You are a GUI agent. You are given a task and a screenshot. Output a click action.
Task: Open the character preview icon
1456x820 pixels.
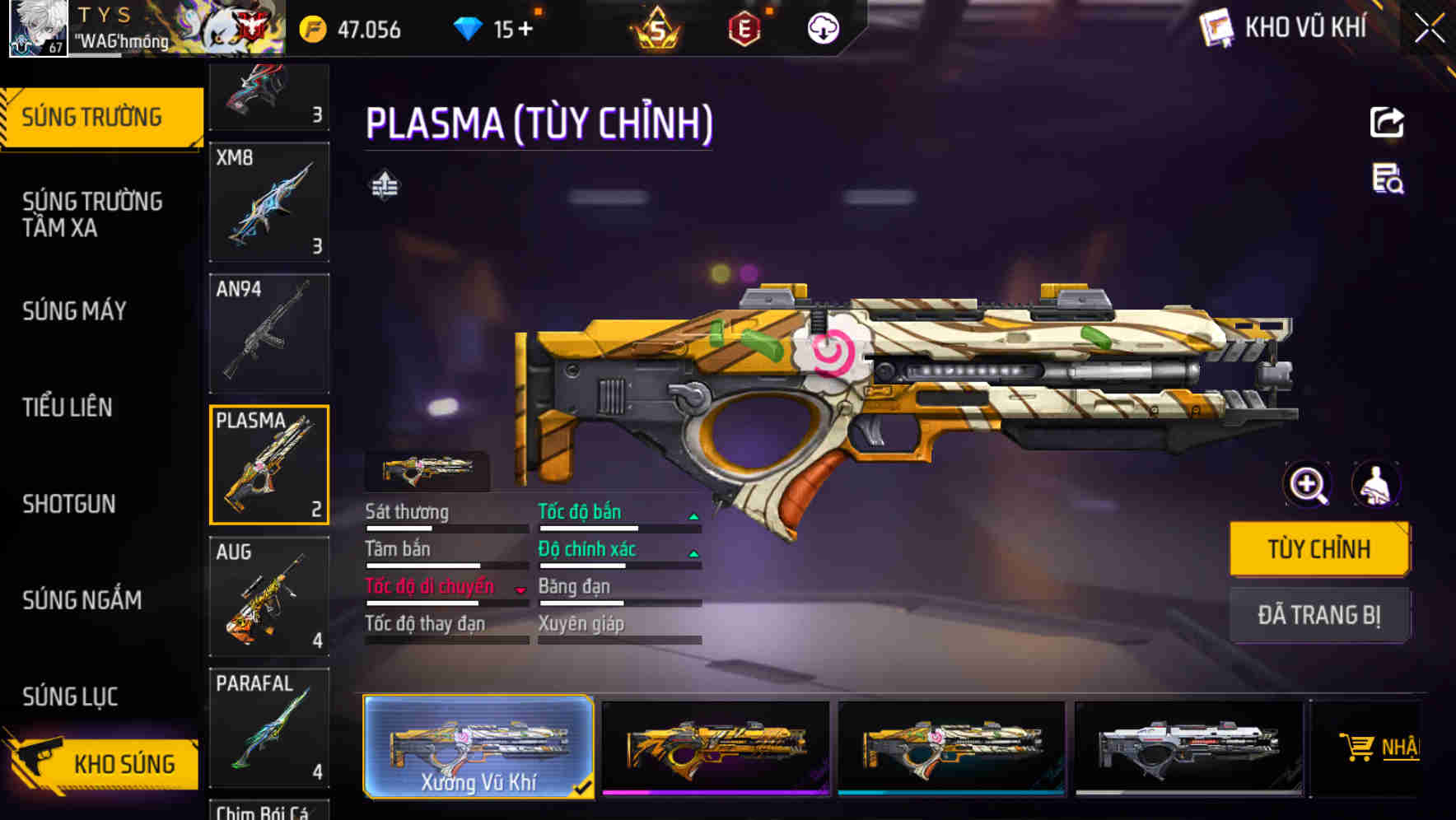1375,484
